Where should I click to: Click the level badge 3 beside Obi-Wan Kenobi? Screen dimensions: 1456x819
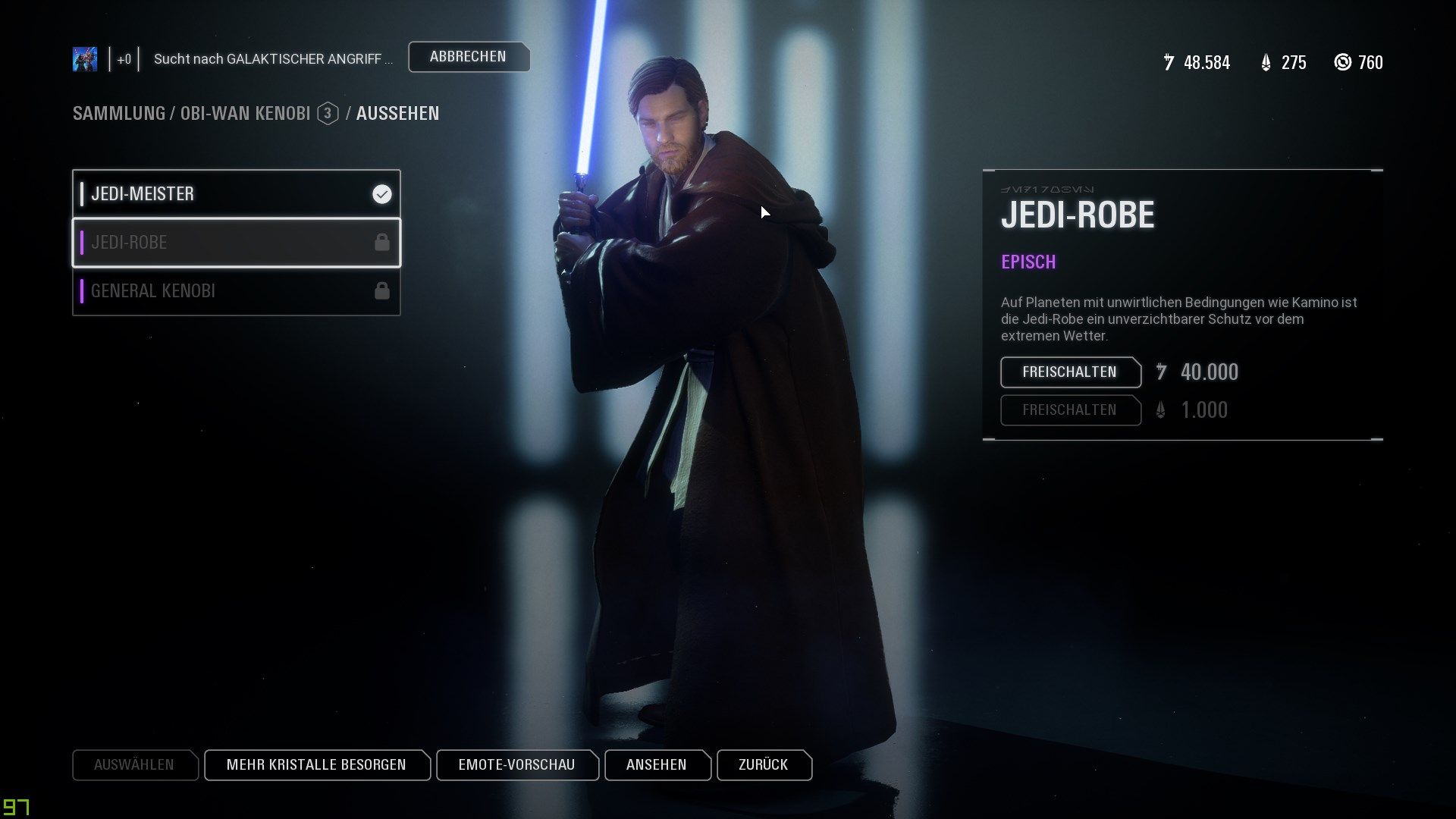click(x=327, y=114)
